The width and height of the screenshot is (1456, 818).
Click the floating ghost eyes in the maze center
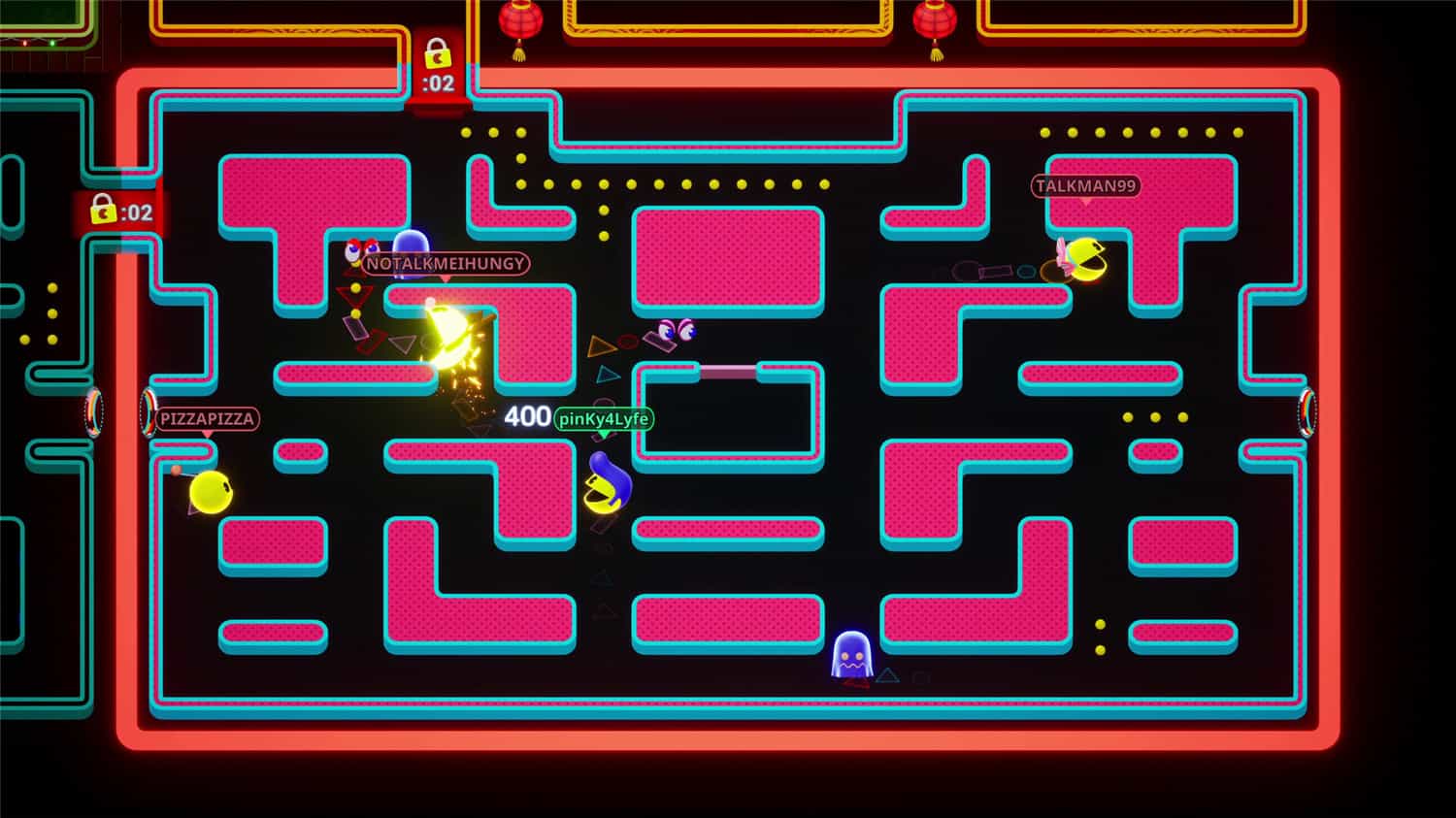tap(679, 332)
